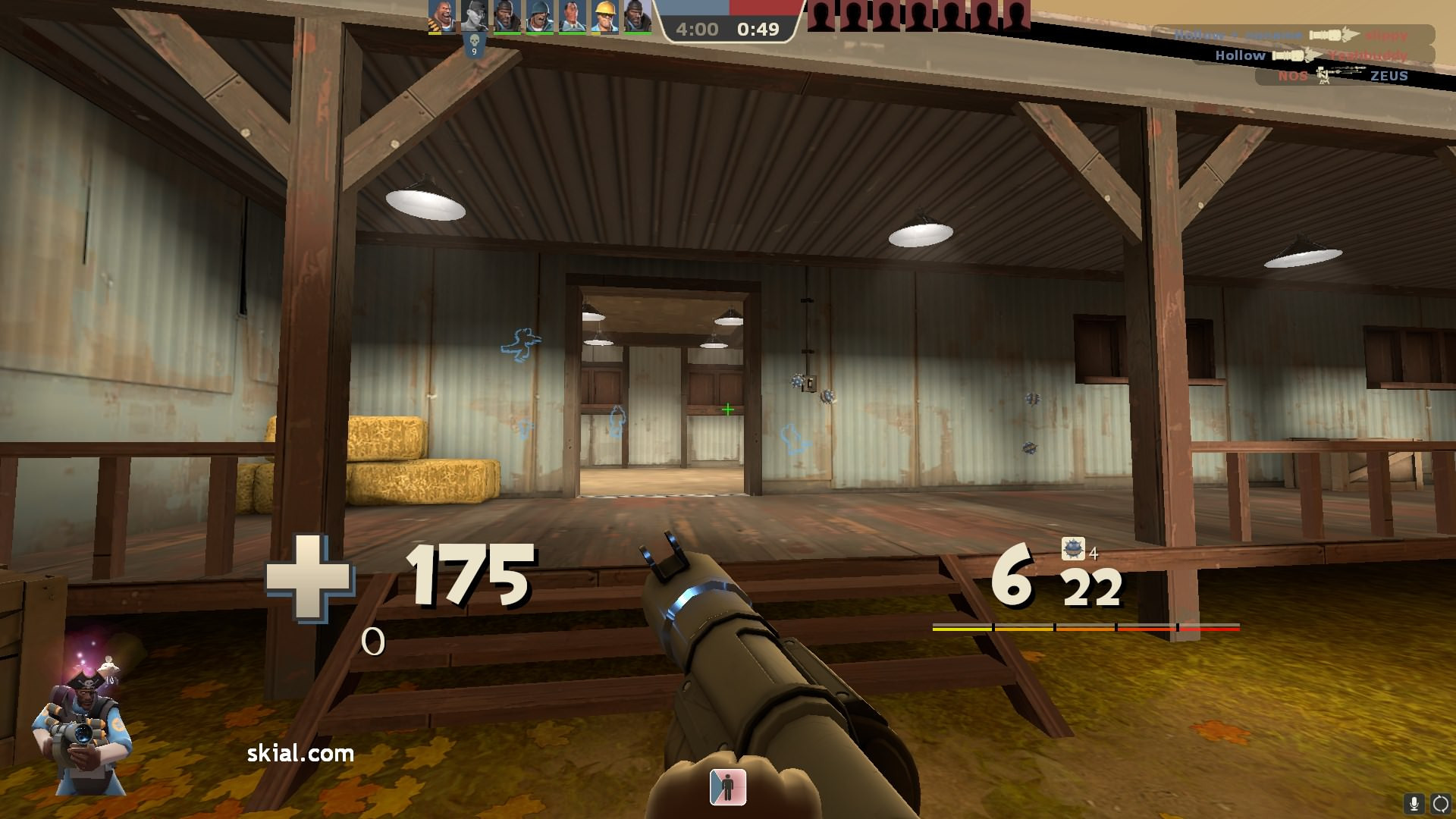Screen dimensions: 1456x819
Task: Click the rocket kill icon next to Hollow
Action: (1289, 55)
